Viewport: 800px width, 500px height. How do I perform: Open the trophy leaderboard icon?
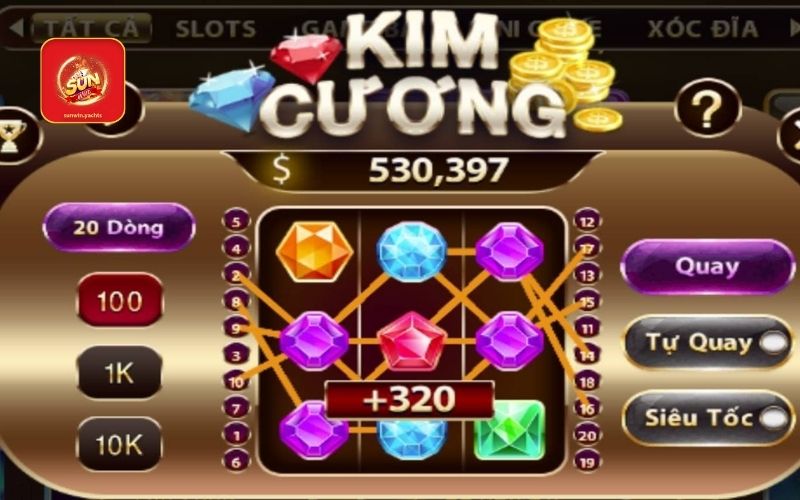coord(11,135)
